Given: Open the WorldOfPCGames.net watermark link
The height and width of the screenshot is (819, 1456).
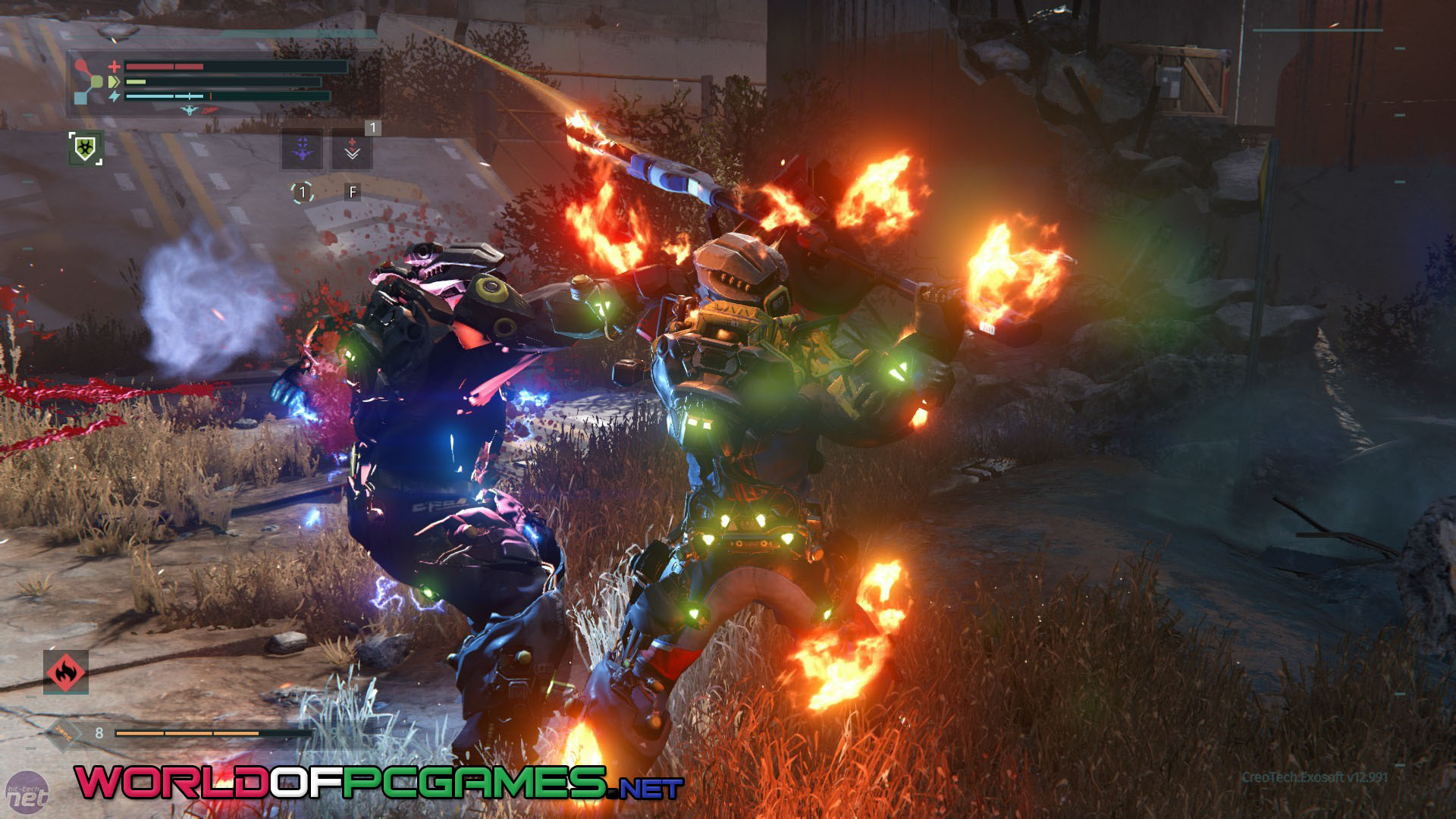Looking at the screenshot, I should (379, 783).
